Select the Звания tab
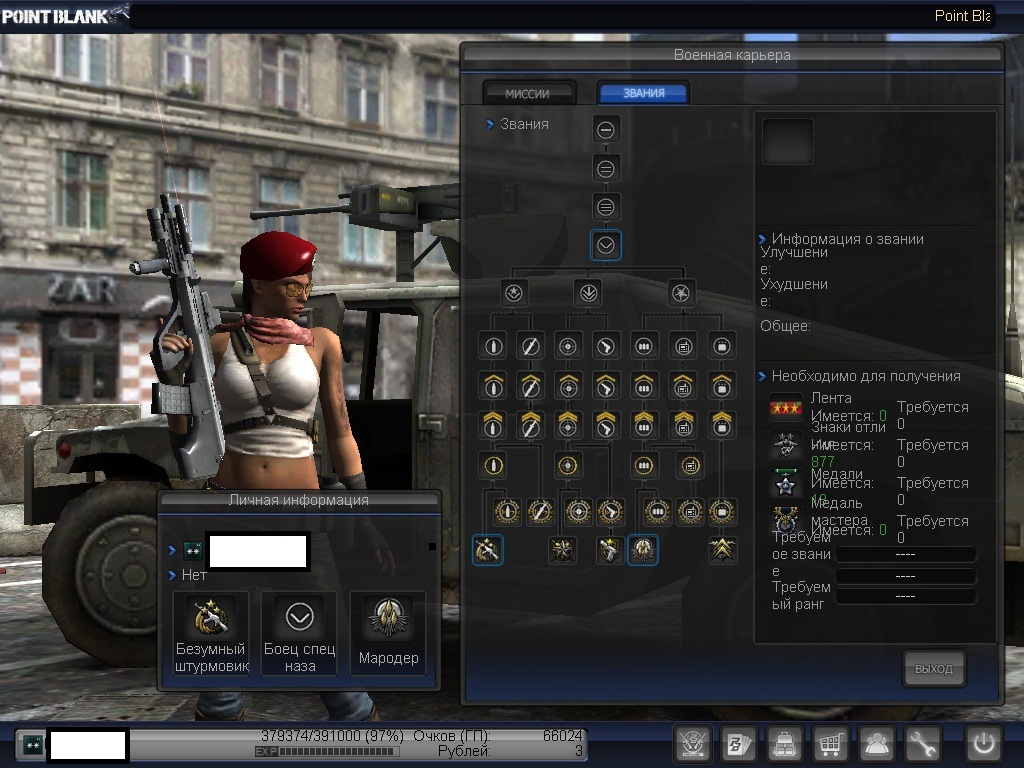The width and height of the screenshot is (1024, 768). [x=643, y=93]
